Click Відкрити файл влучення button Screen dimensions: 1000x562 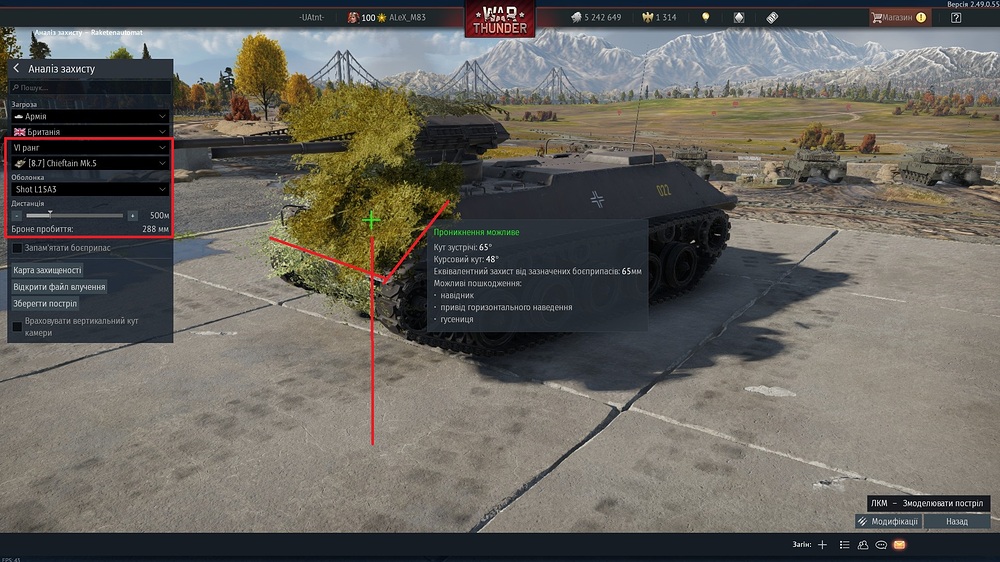[59, 287]
